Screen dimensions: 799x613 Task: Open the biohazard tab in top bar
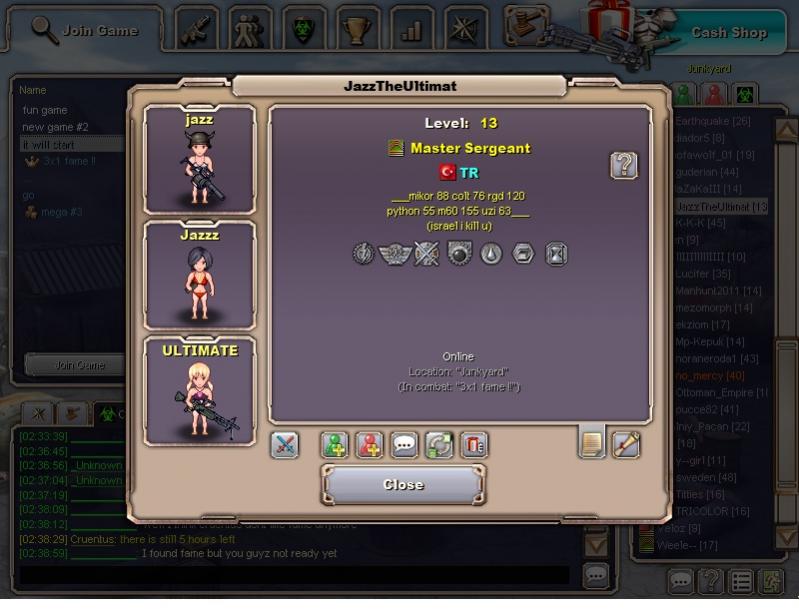pyautogui.click(x=303, y=29)
